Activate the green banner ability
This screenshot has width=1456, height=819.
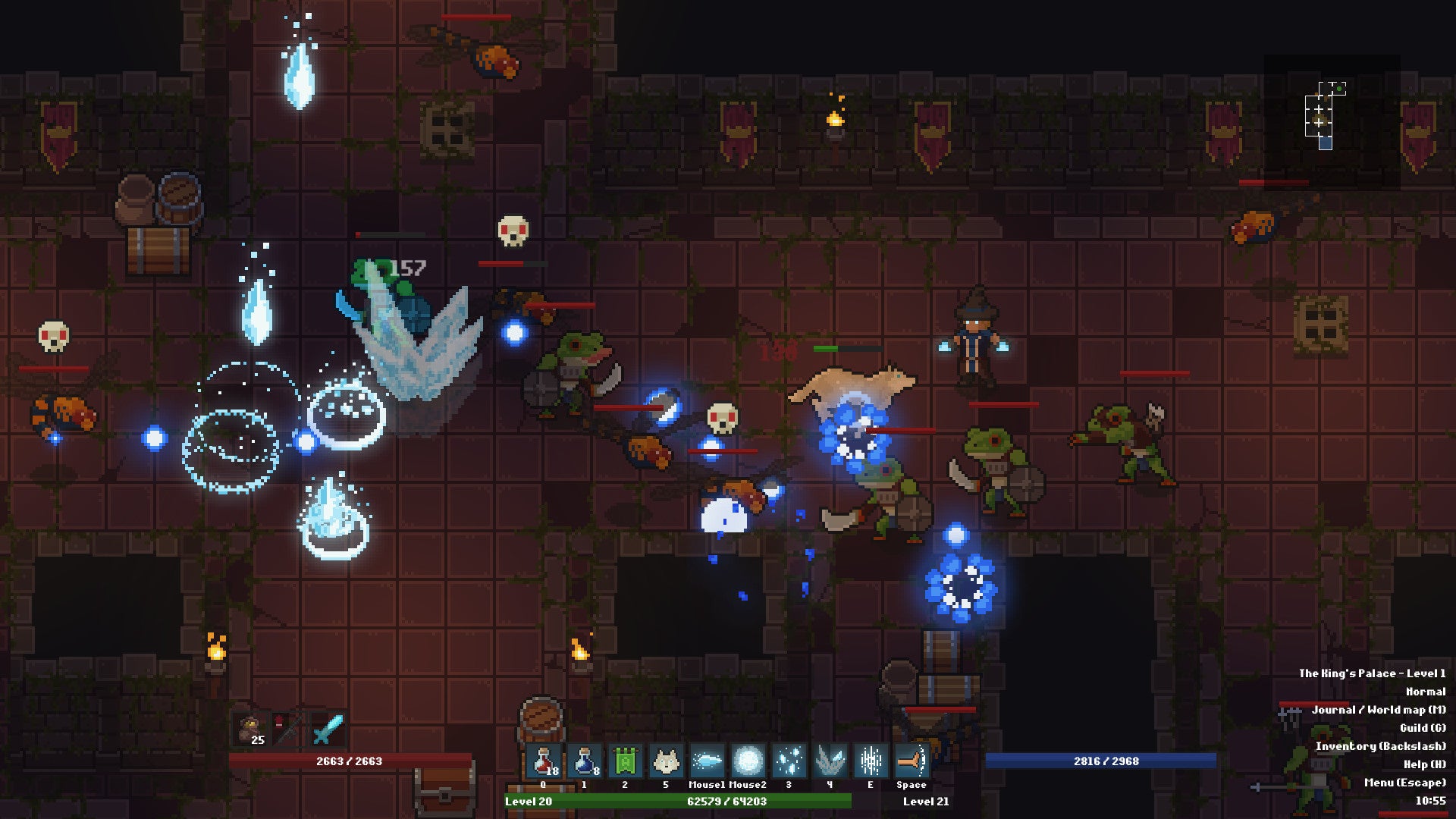(626, 761)
